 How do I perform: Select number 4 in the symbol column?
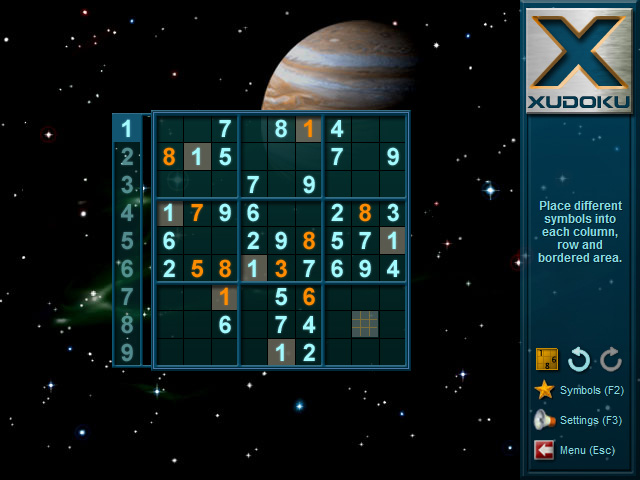point(127,212)
